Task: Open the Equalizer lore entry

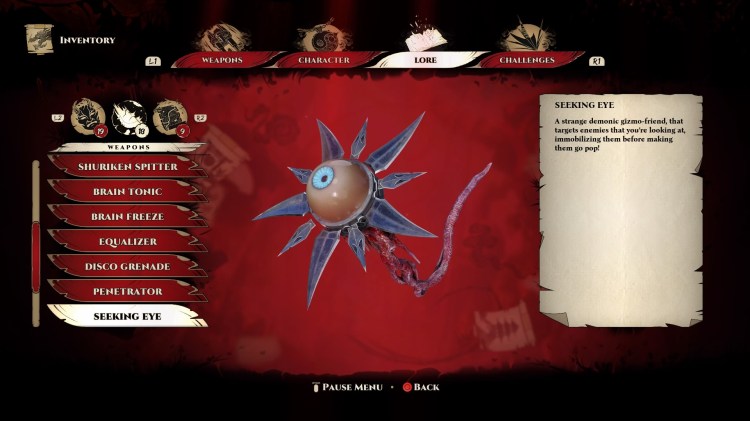Action: [128, 241]
